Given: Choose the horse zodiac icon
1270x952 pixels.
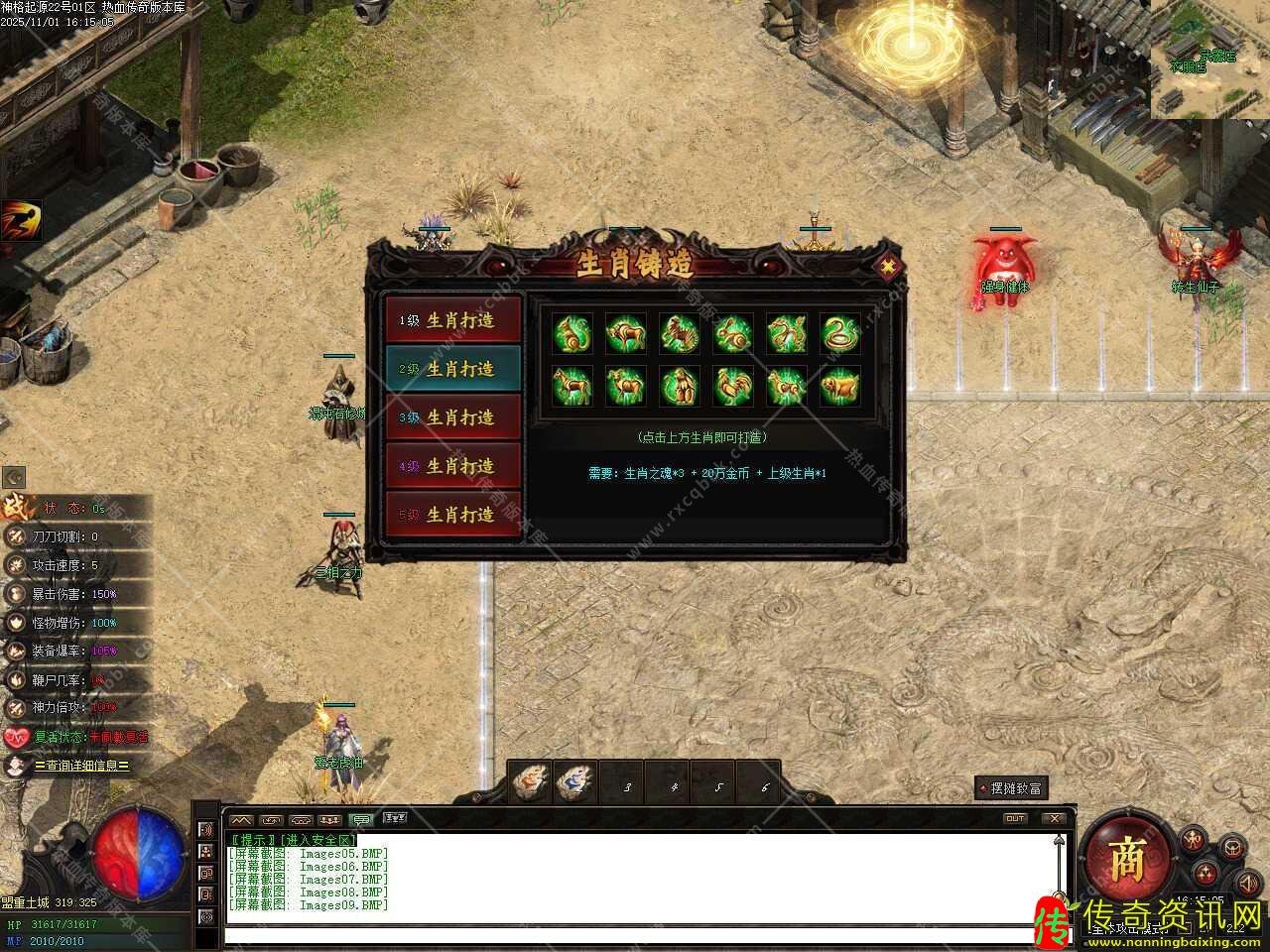Looking at the screenshot, I should tap(572, 386).
